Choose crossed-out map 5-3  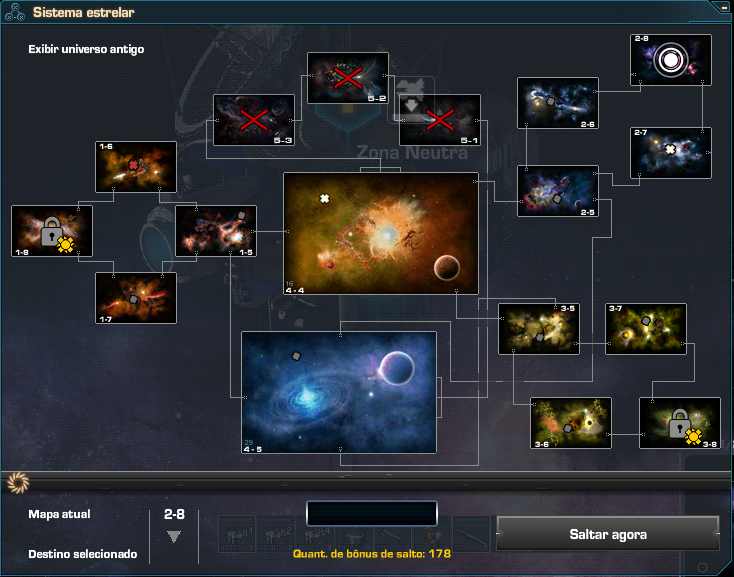254,120
